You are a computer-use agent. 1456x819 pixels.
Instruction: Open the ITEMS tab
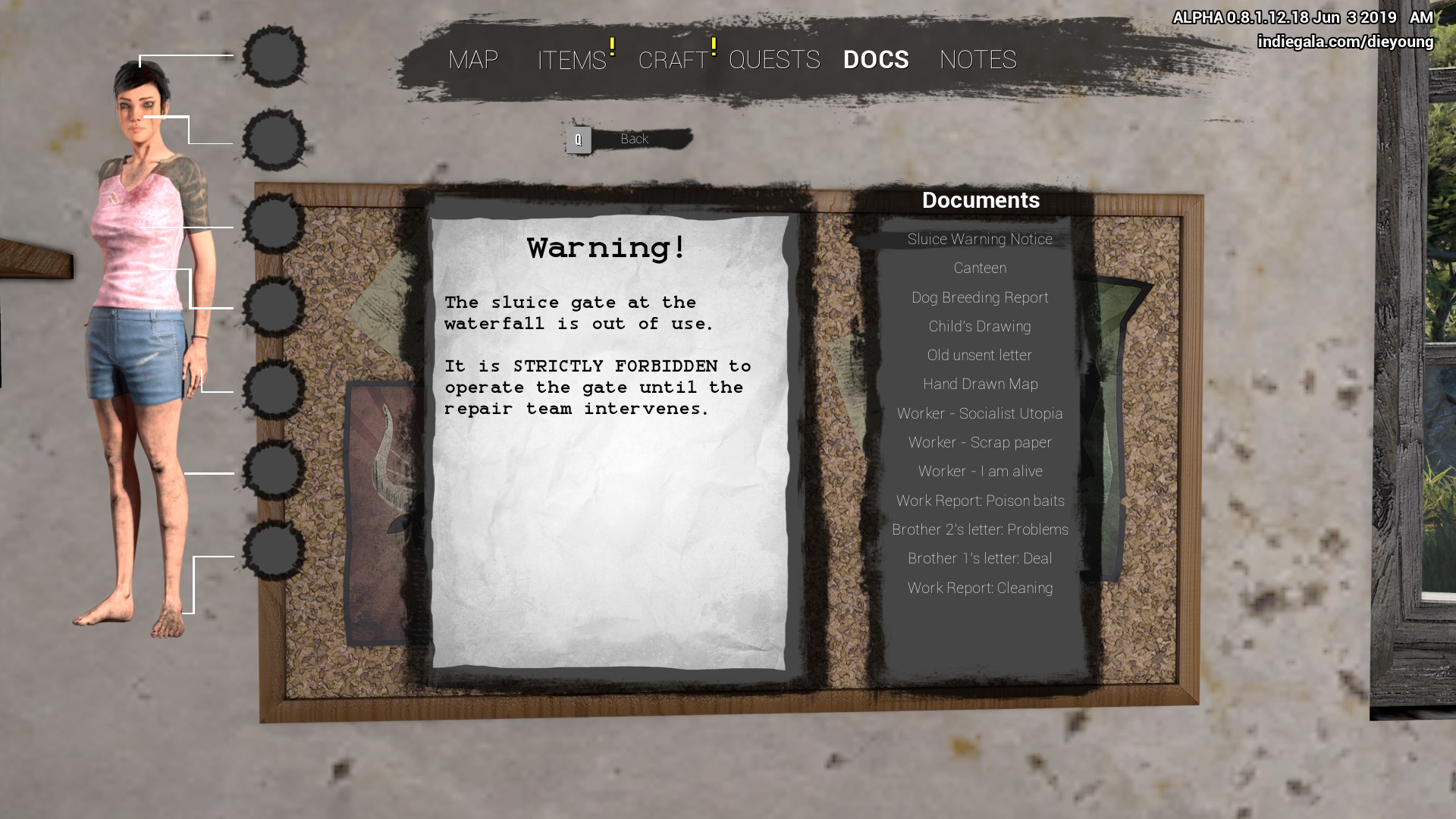click(572, 60)
